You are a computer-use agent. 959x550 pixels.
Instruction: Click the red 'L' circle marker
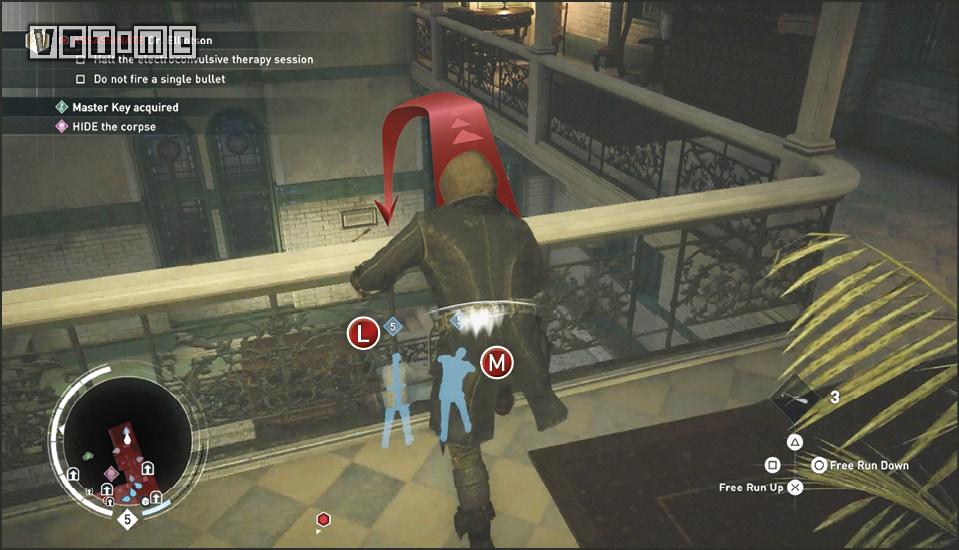[x=362, y=334]
